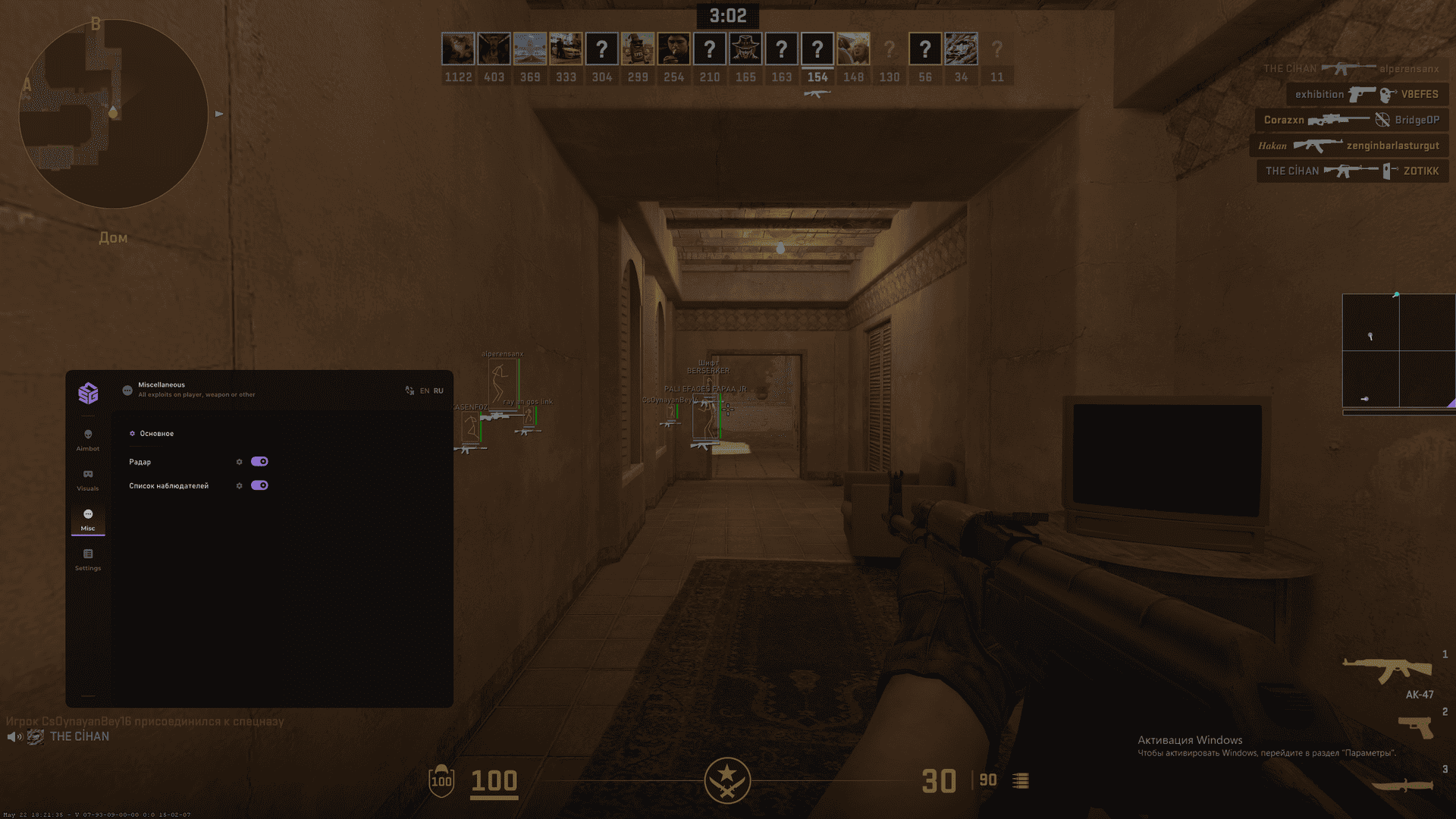Switch interface language to EN

click(424, 390)
